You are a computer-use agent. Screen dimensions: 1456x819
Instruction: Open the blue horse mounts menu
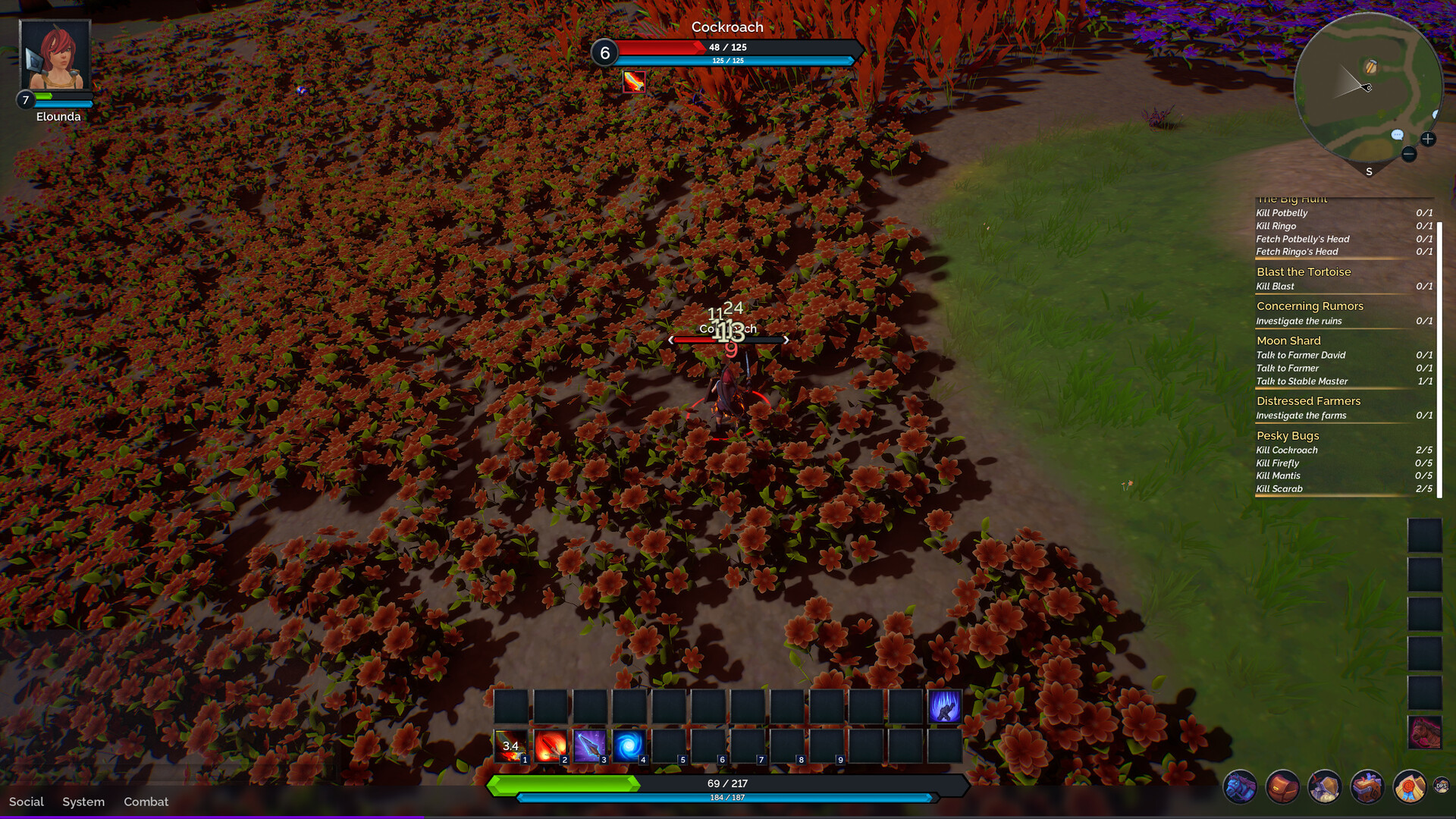(1240, 786)
